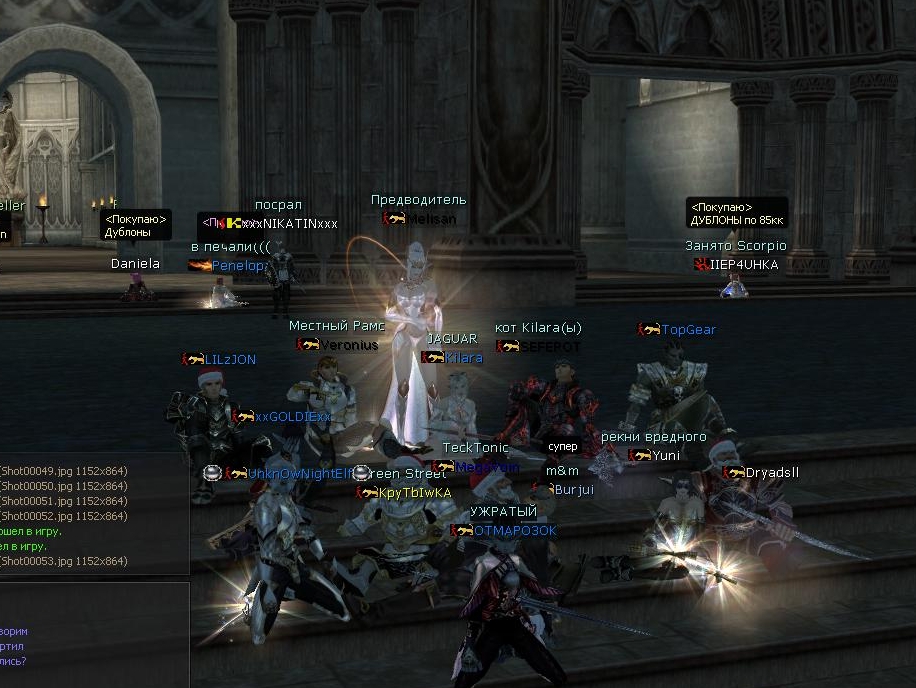Open the «ДУБЛОНЫ по 85кк» buy sign
The image size is (916, 688).
coord(736,213)
